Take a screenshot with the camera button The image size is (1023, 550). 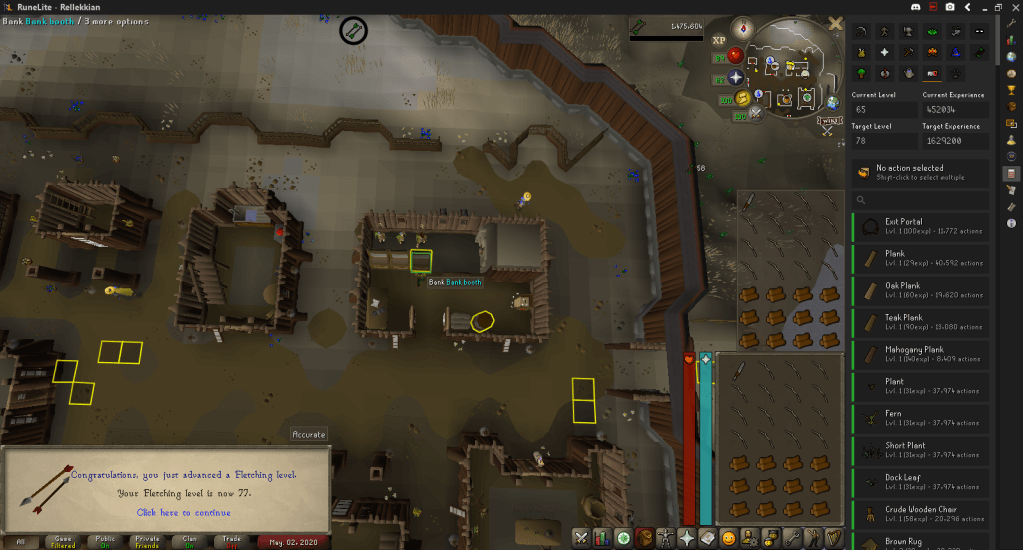pos(948,7)
